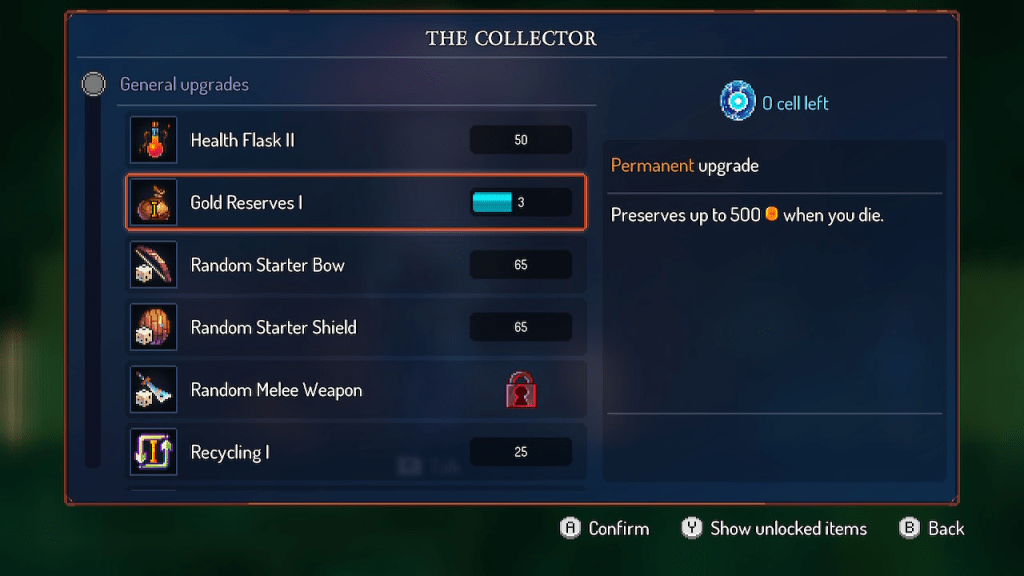Viewport: 1024px width, 576px height.
Task: Choose the Gold Reserves I upgrade
Action: [x=355, y=202]
